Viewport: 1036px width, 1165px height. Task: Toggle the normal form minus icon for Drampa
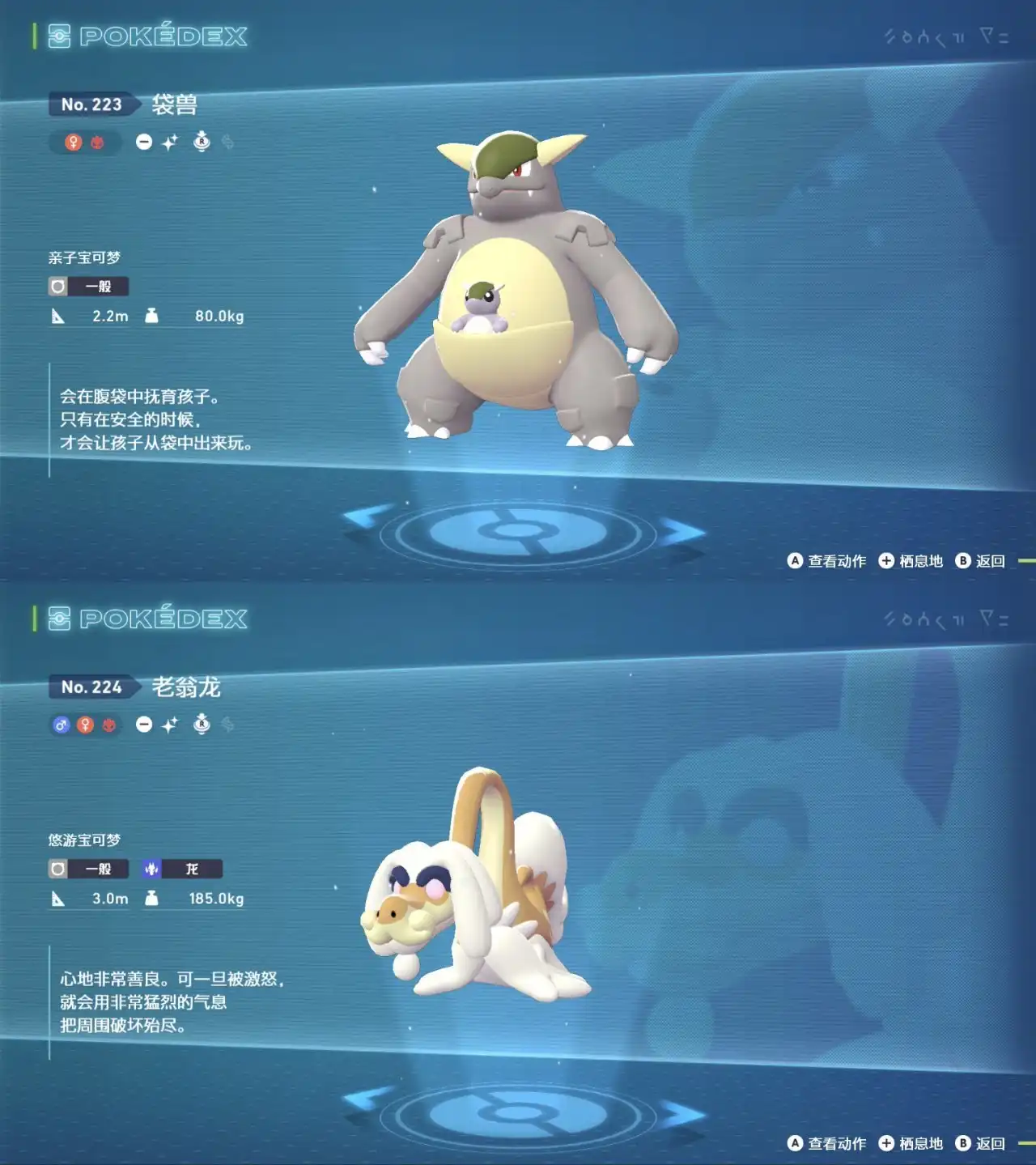pyautogui.click(x=143, y=724)
